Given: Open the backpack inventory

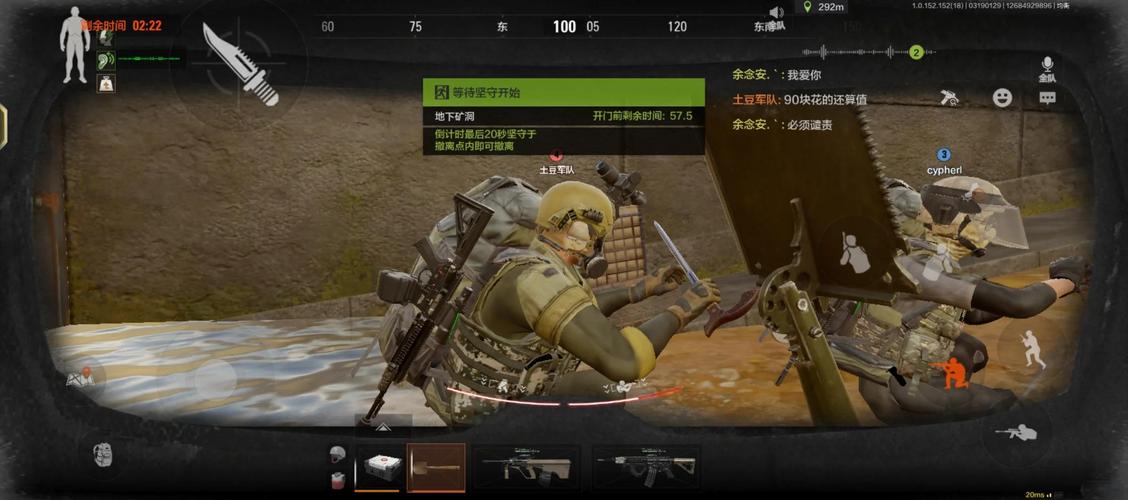Looking at the screenshot, I should point(103,454).
